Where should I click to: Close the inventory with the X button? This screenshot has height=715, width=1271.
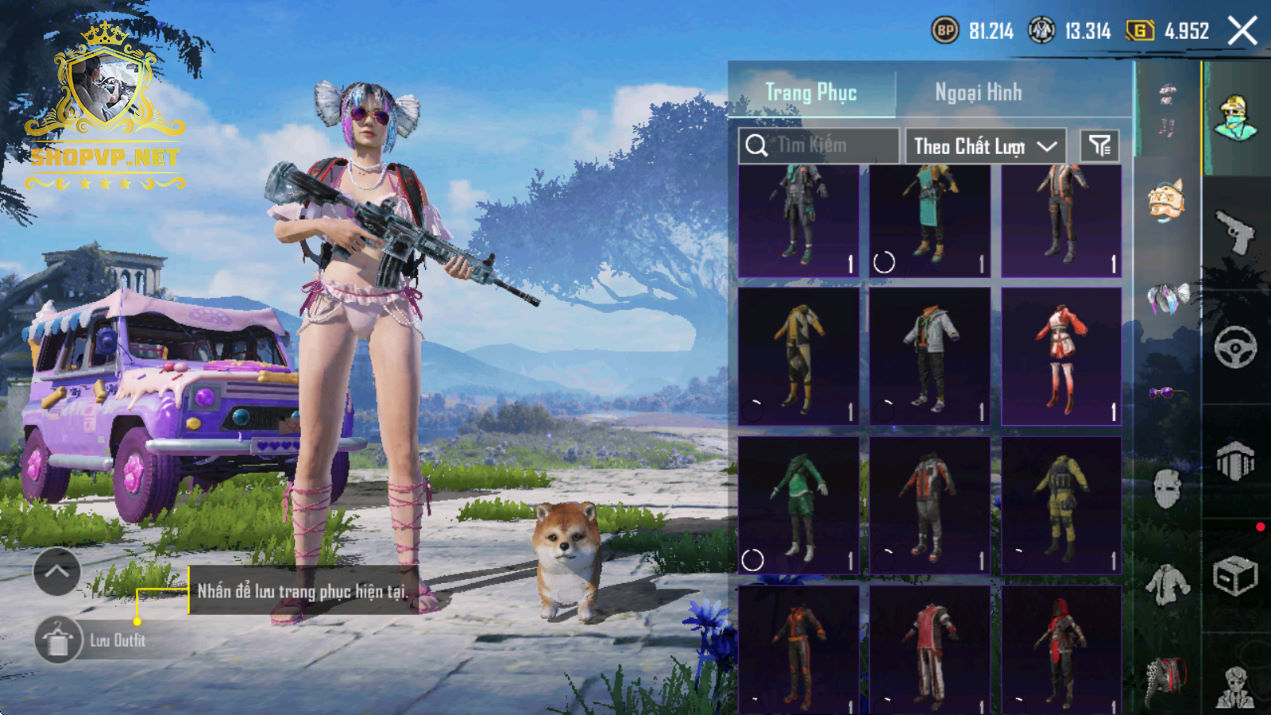(1242, 31)
